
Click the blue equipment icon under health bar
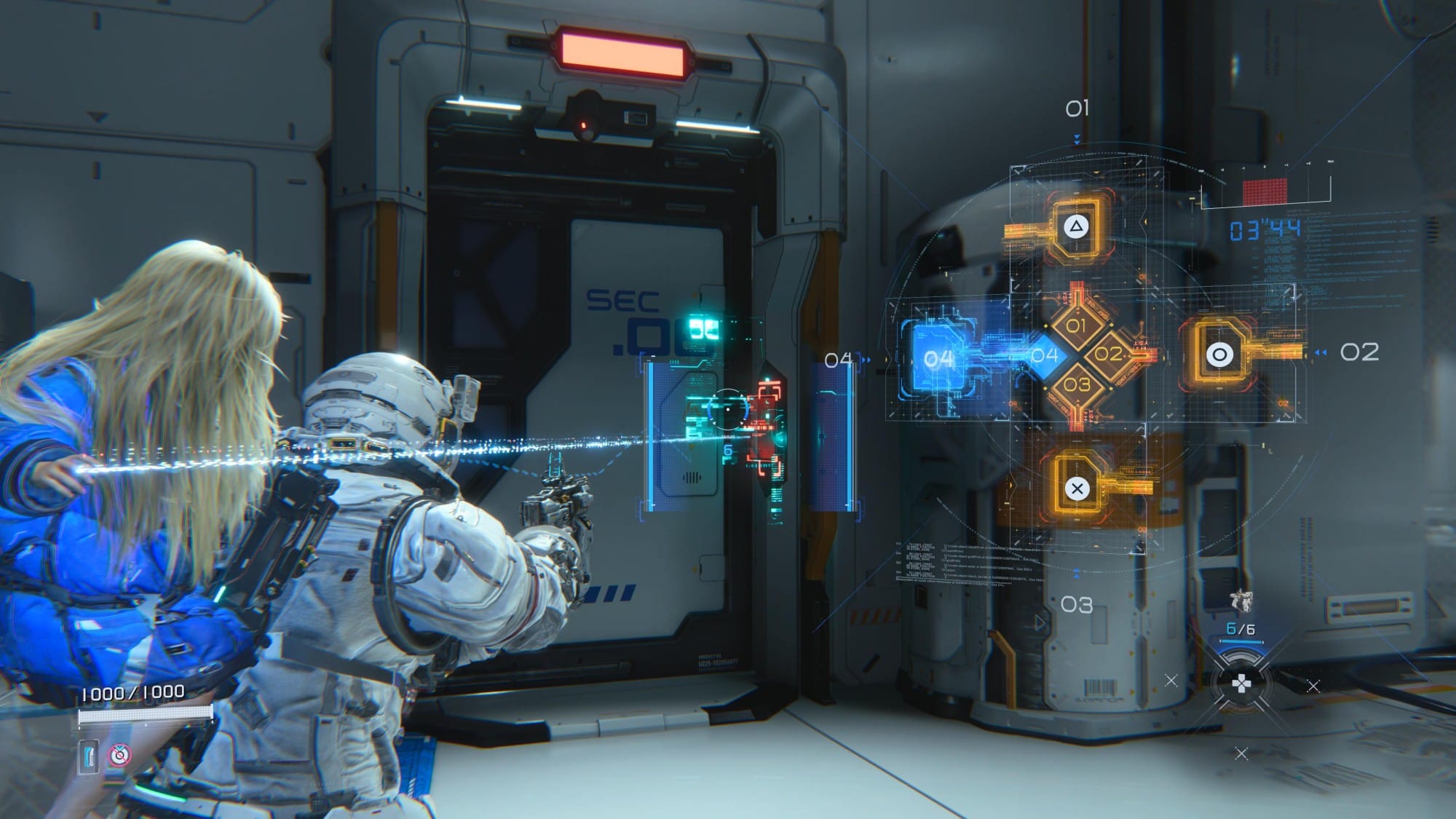point(89,756)
